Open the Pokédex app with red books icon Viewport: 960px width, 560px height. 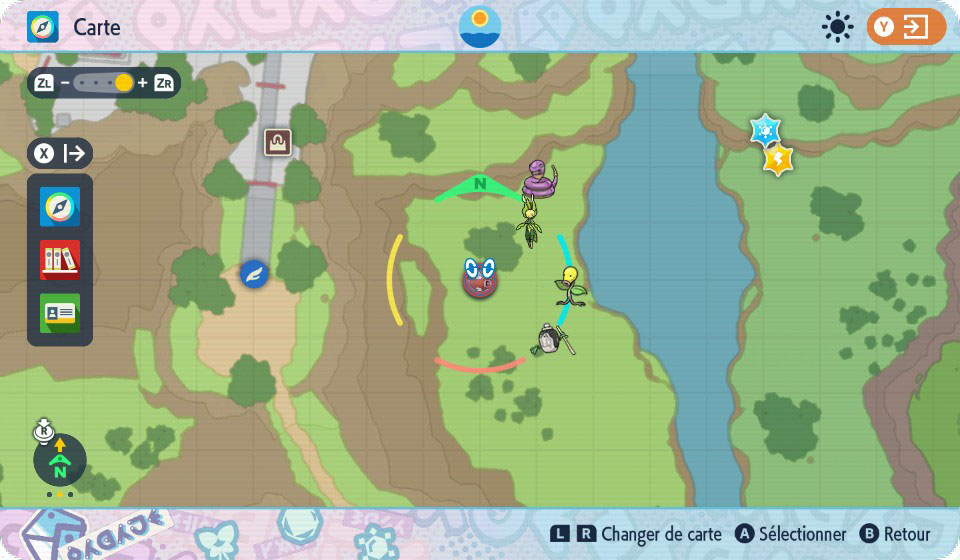tap(60, 260)
